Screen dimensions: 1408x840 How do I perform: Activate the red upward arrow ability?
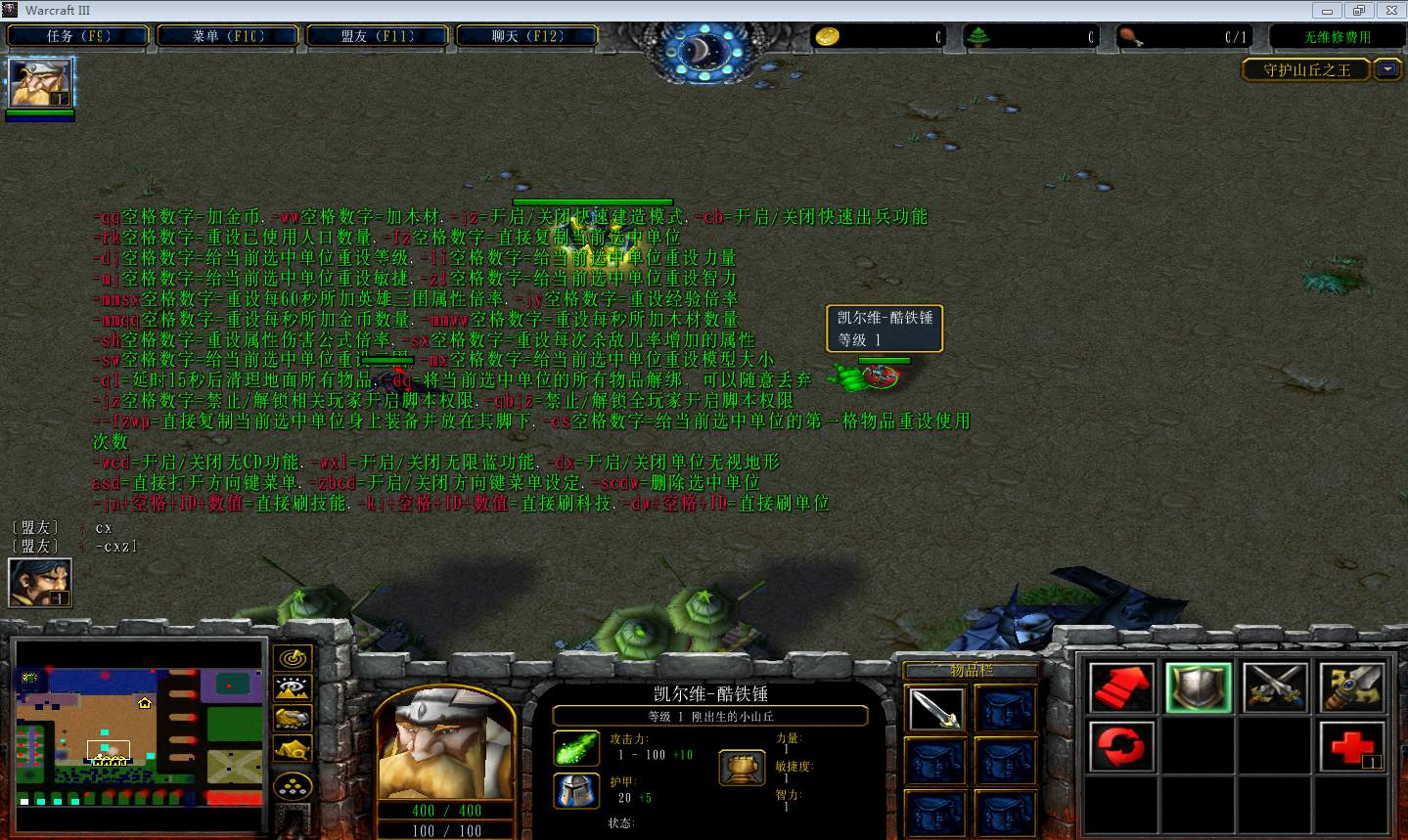1121,687
